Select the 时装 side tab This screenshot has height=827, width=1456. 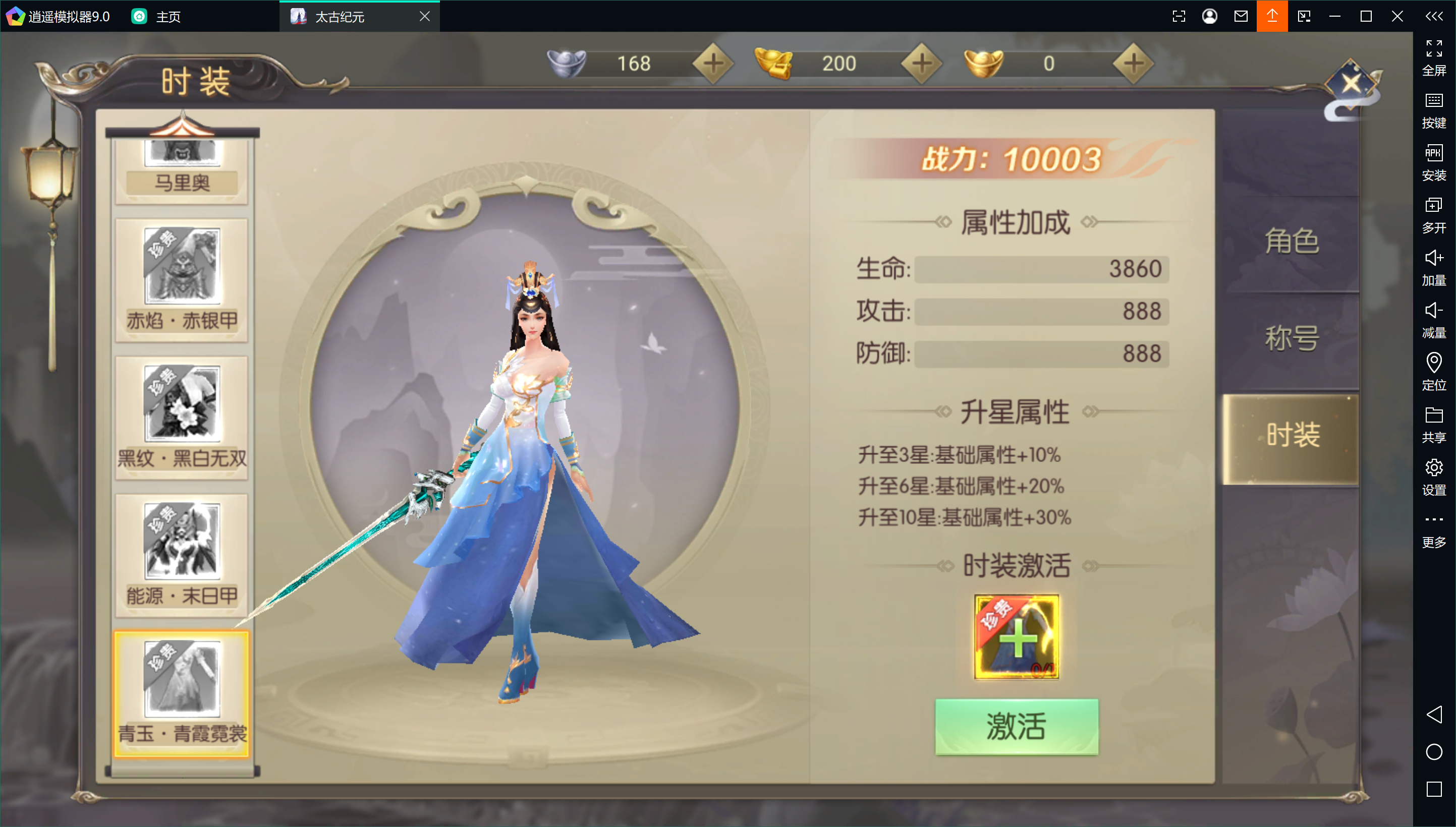point(1291,436)
